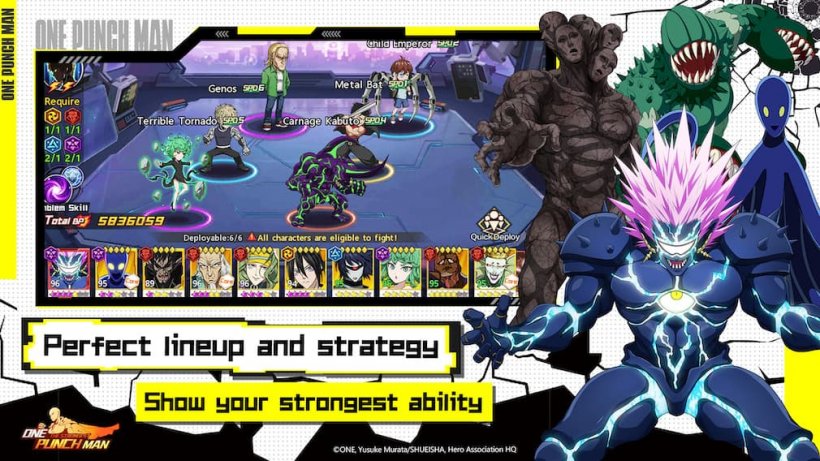Select the Boros card with spiky hair

click(68, 271)
